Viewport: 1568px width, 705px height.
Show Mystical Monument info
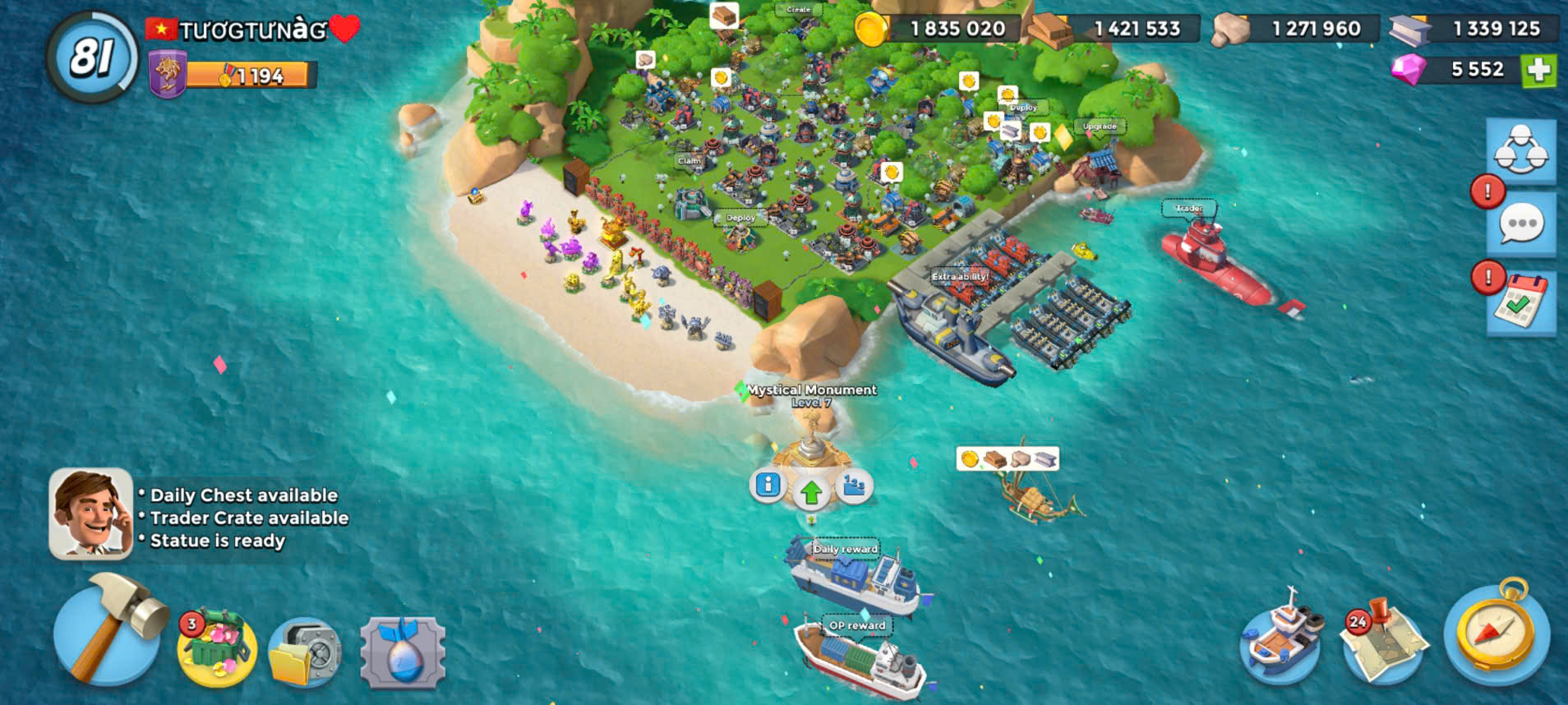768,485
